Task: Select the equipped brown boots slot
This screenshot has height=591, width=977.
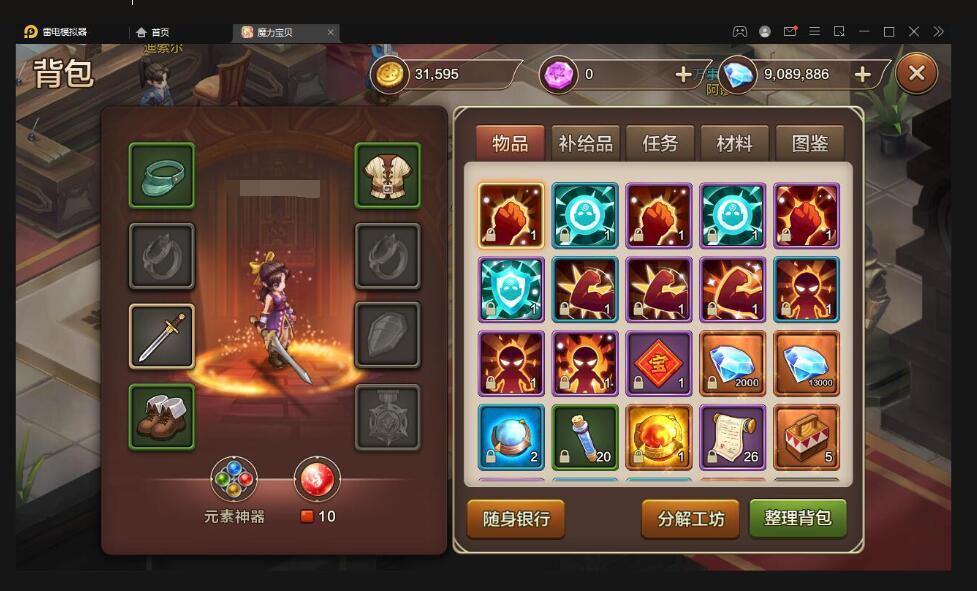Action: coord(162,417)
